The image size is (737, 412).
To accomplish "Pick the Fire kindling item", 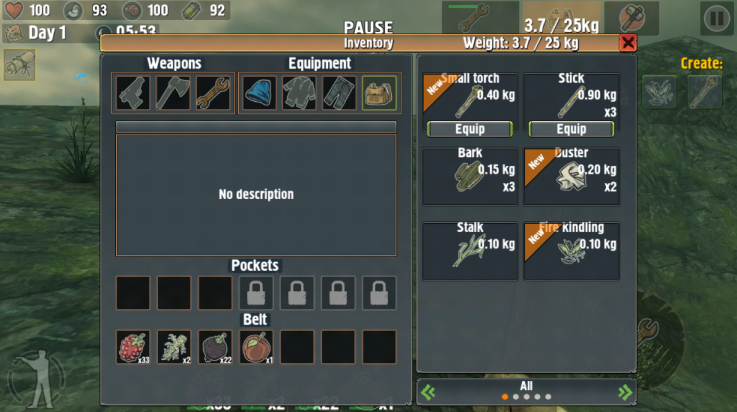I will tap(571, 250).
